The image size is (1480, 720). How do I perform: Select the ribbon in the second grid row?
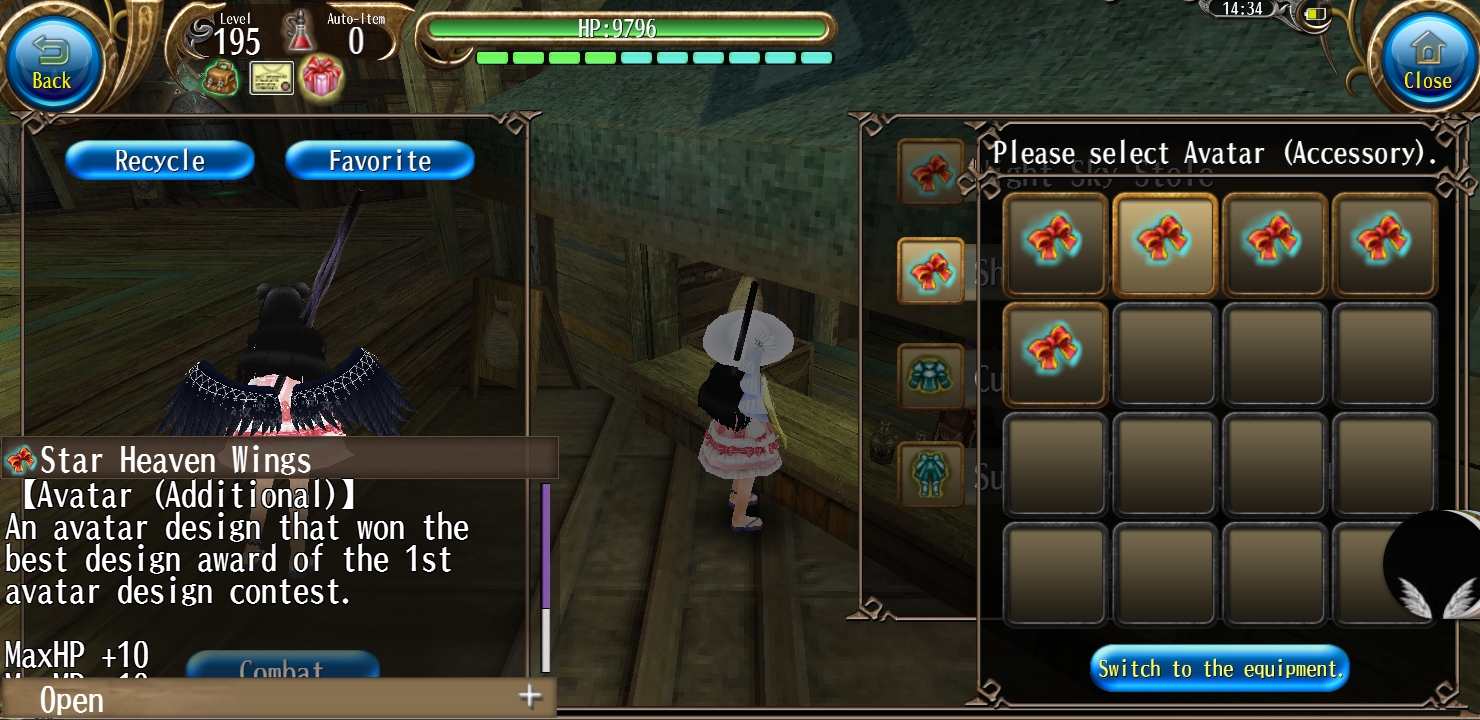click(1055, 352)
